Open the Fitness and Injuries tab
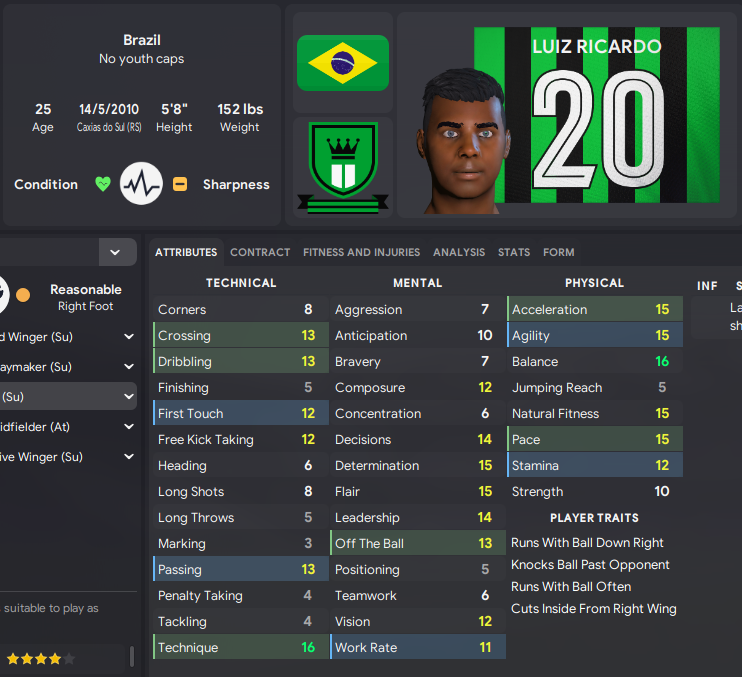The image size is (742, 677). (x=361, y=252)
